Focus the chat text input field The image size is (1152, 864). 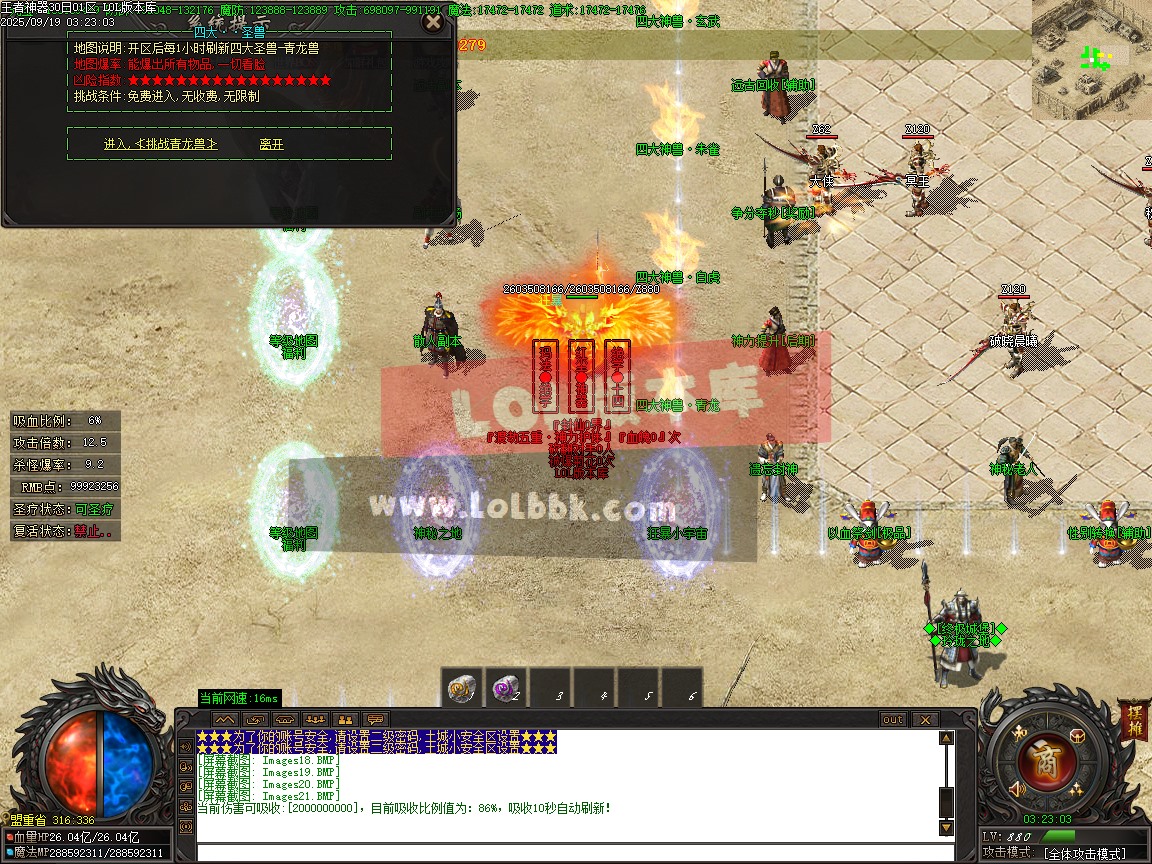(x=570, y=852)
